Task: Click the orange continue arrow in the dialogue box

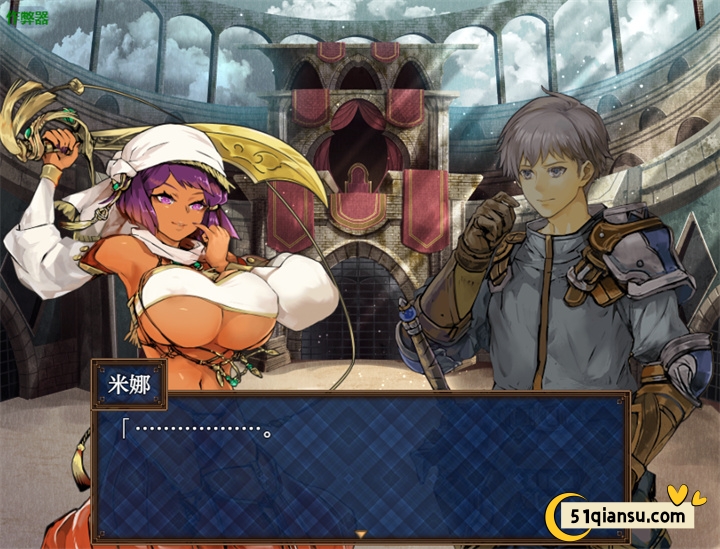Action: [361, 535]
